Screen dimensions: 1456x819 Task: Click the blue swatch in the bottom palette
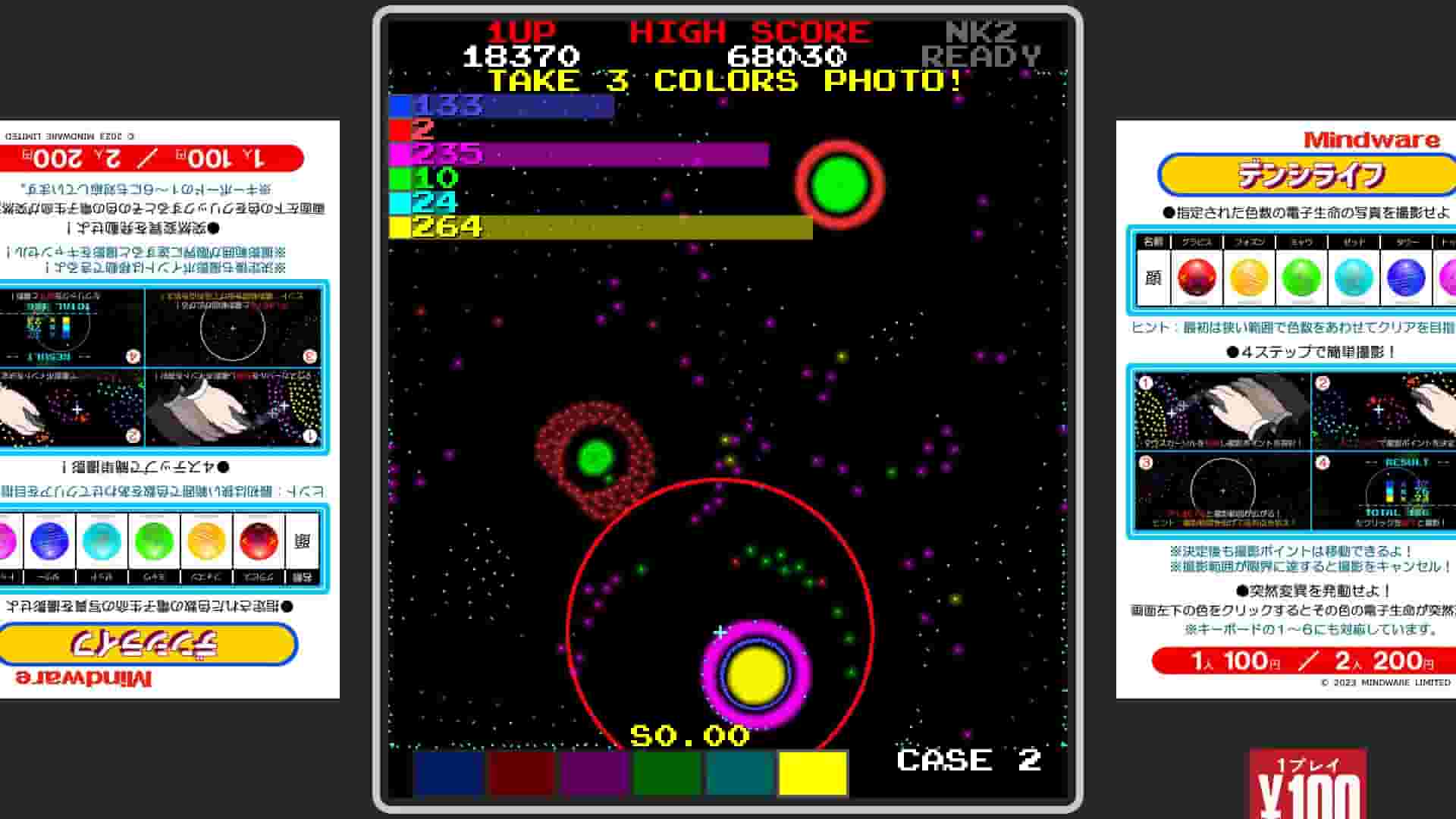tap(447, 773)
